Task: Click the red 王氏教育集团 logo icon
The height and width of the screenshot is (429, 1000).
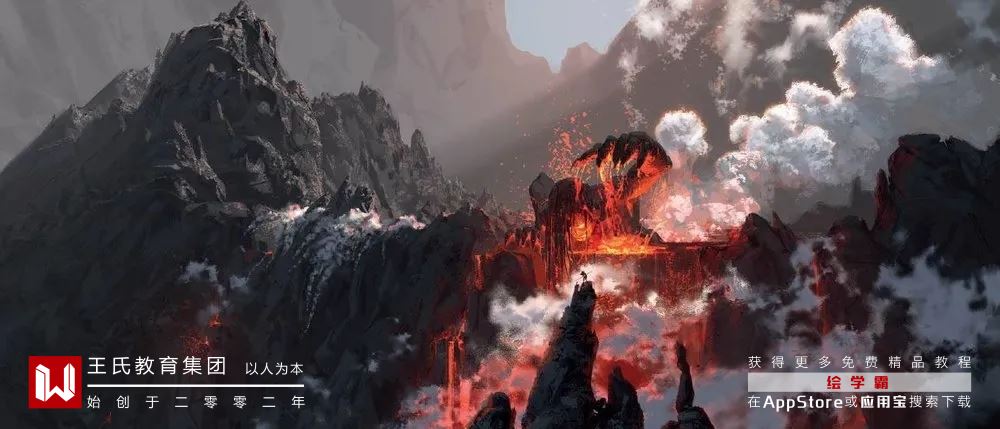Action: pyautogui.click(x=54, y=382)
